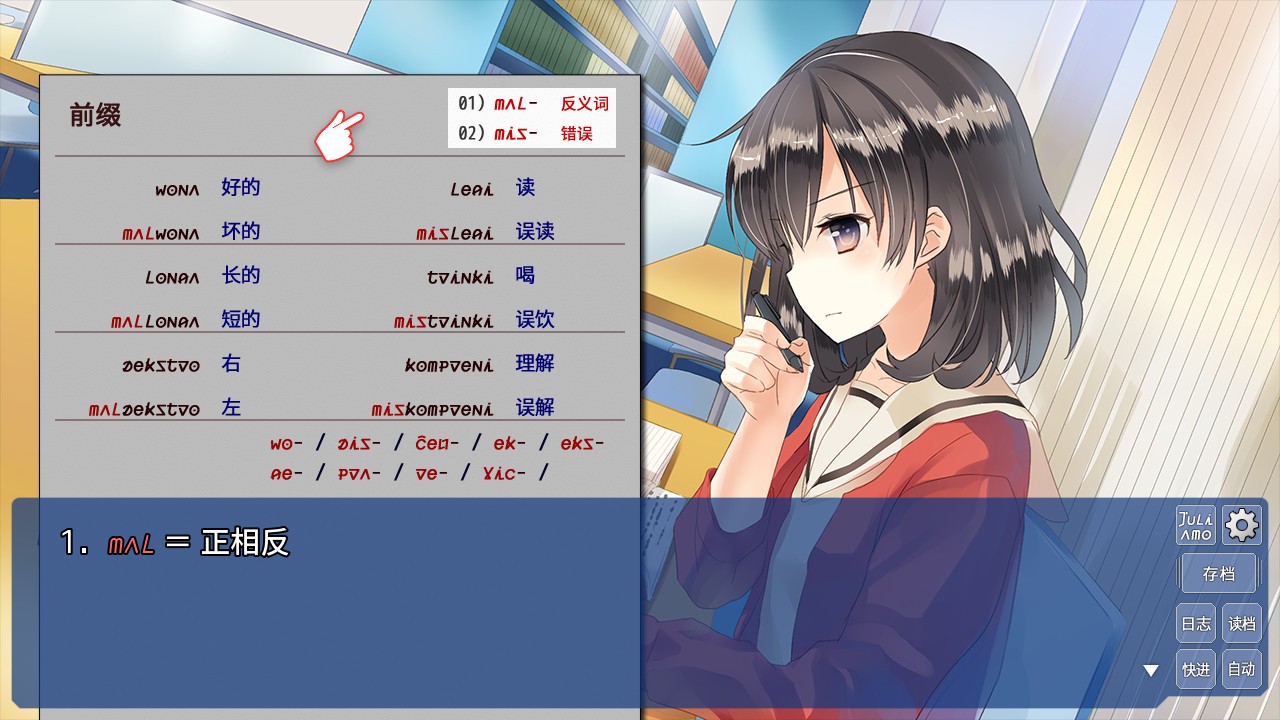Expand prefix entry 02) miS- 错误
1280x720 pixels.
tap(531, 133)
